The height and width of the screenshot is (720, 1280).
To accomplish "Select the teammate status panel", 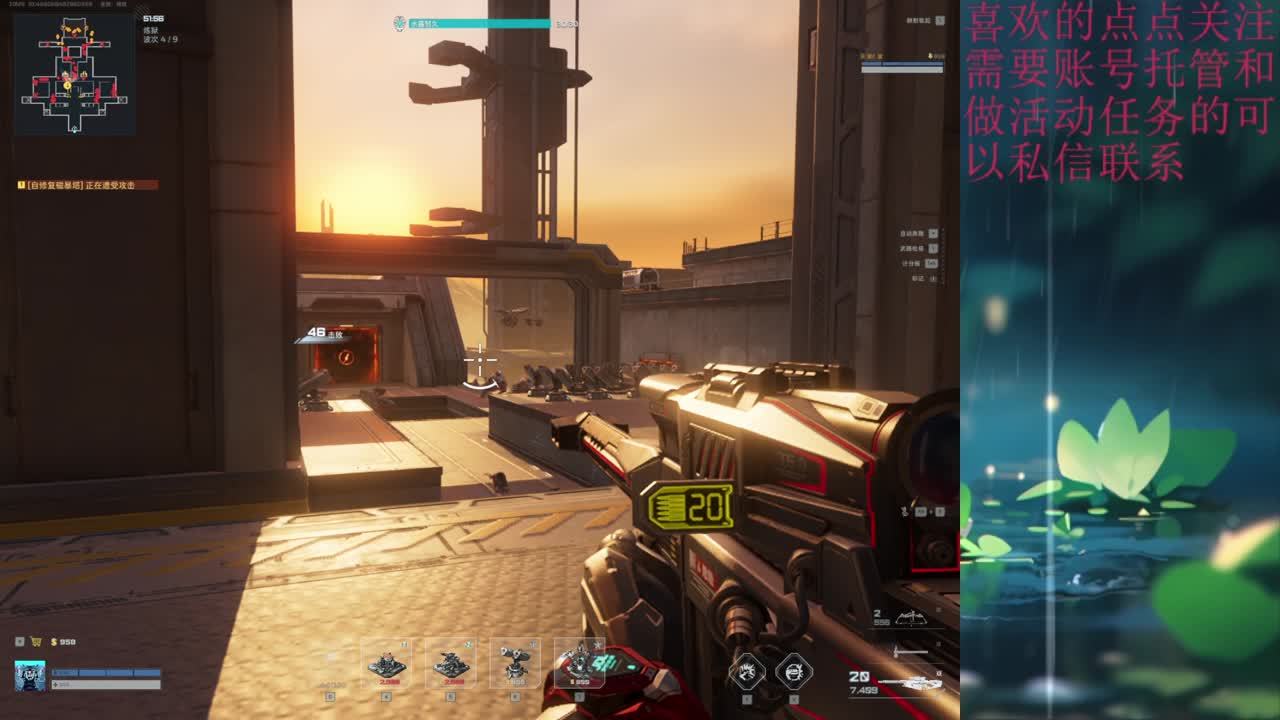I will (902, 63).
